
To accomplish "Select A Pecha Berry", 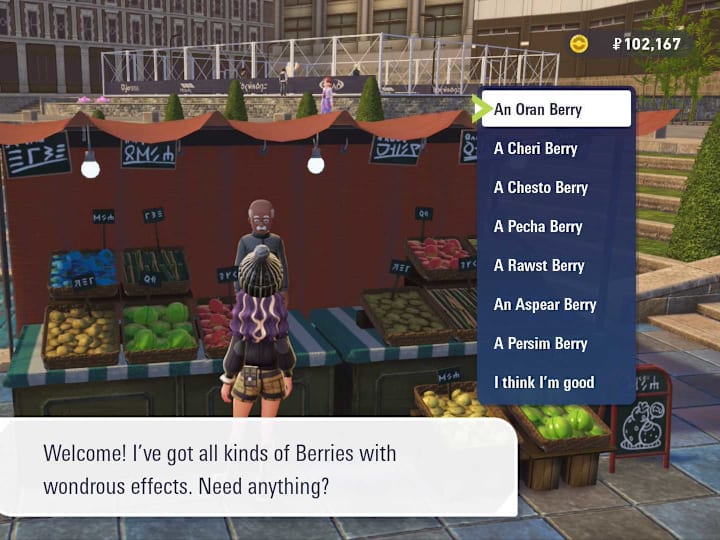I will coord(555,226).
